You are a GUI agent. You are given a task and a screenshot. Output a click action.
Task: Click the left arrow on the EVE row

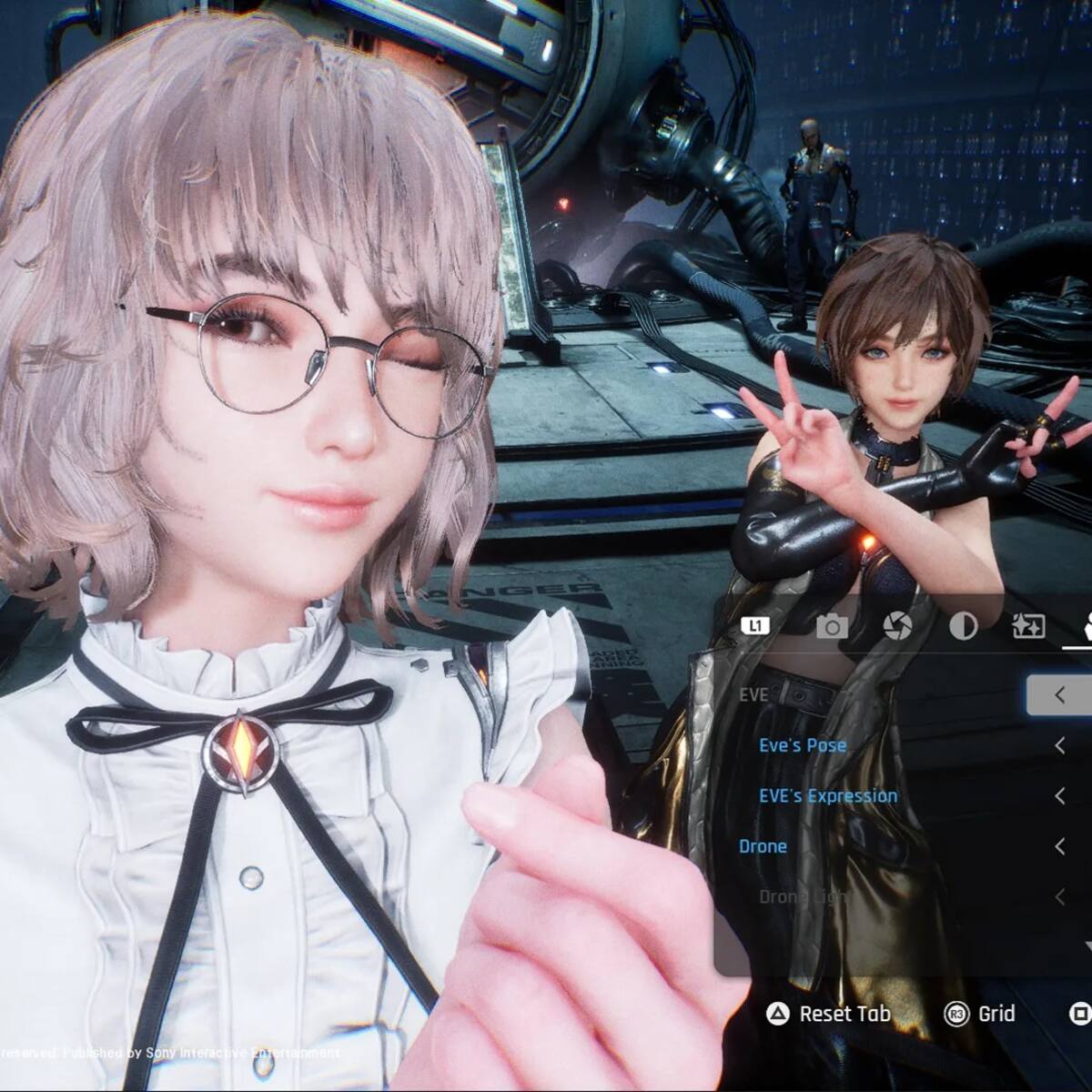pyautogui.click(x=1060, y=695)
